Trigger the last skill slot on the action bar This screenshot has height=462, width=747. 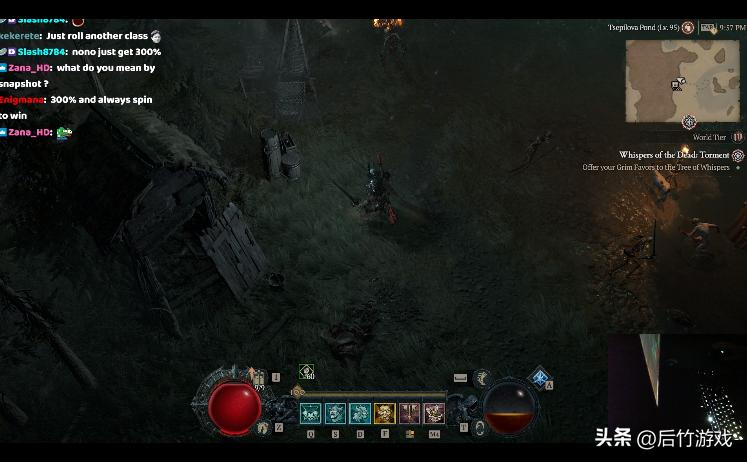(x=434, y=413)
